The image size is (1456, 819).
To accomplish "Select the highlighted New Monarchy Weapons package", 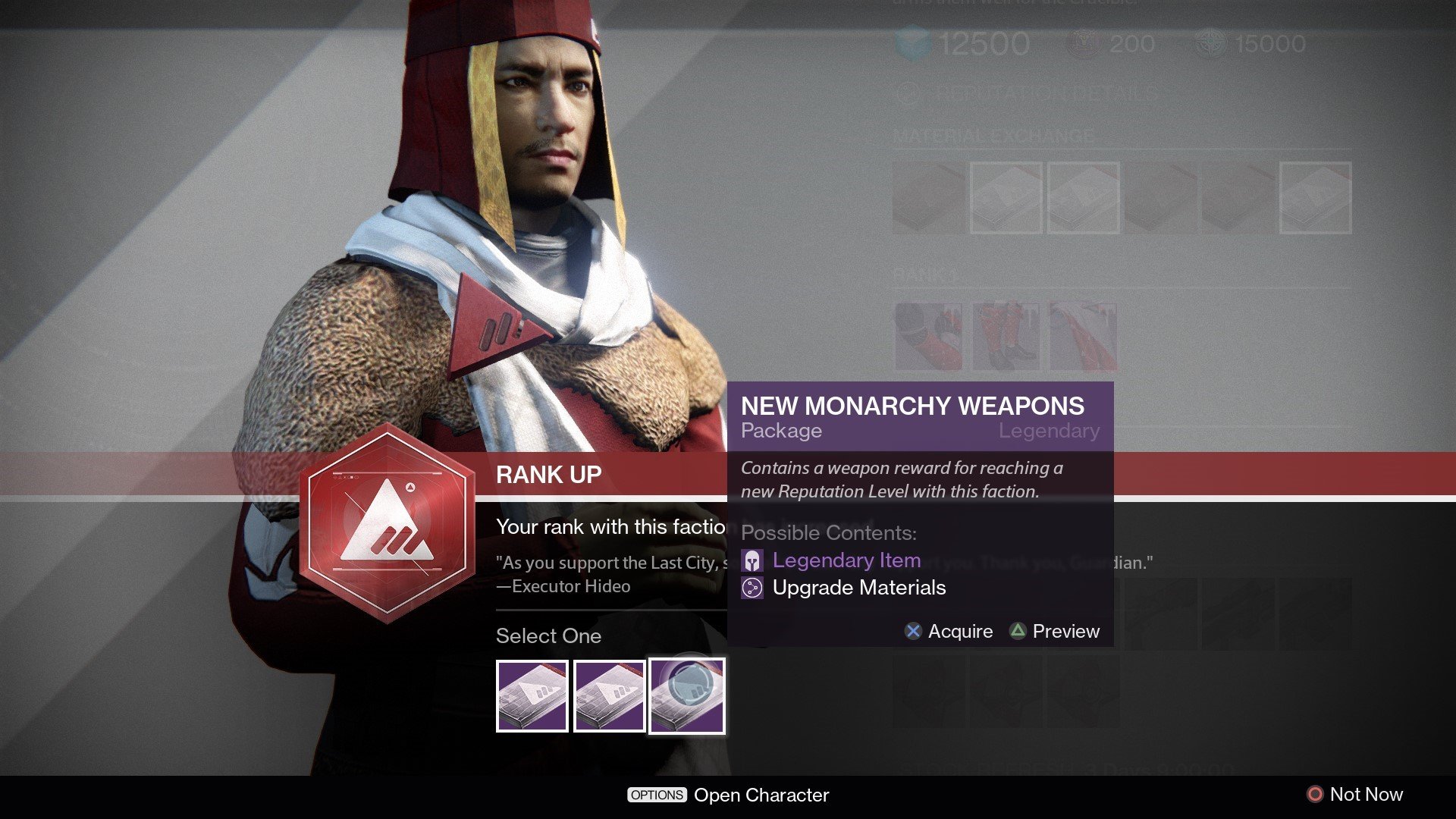I will (x=687, y=696).
